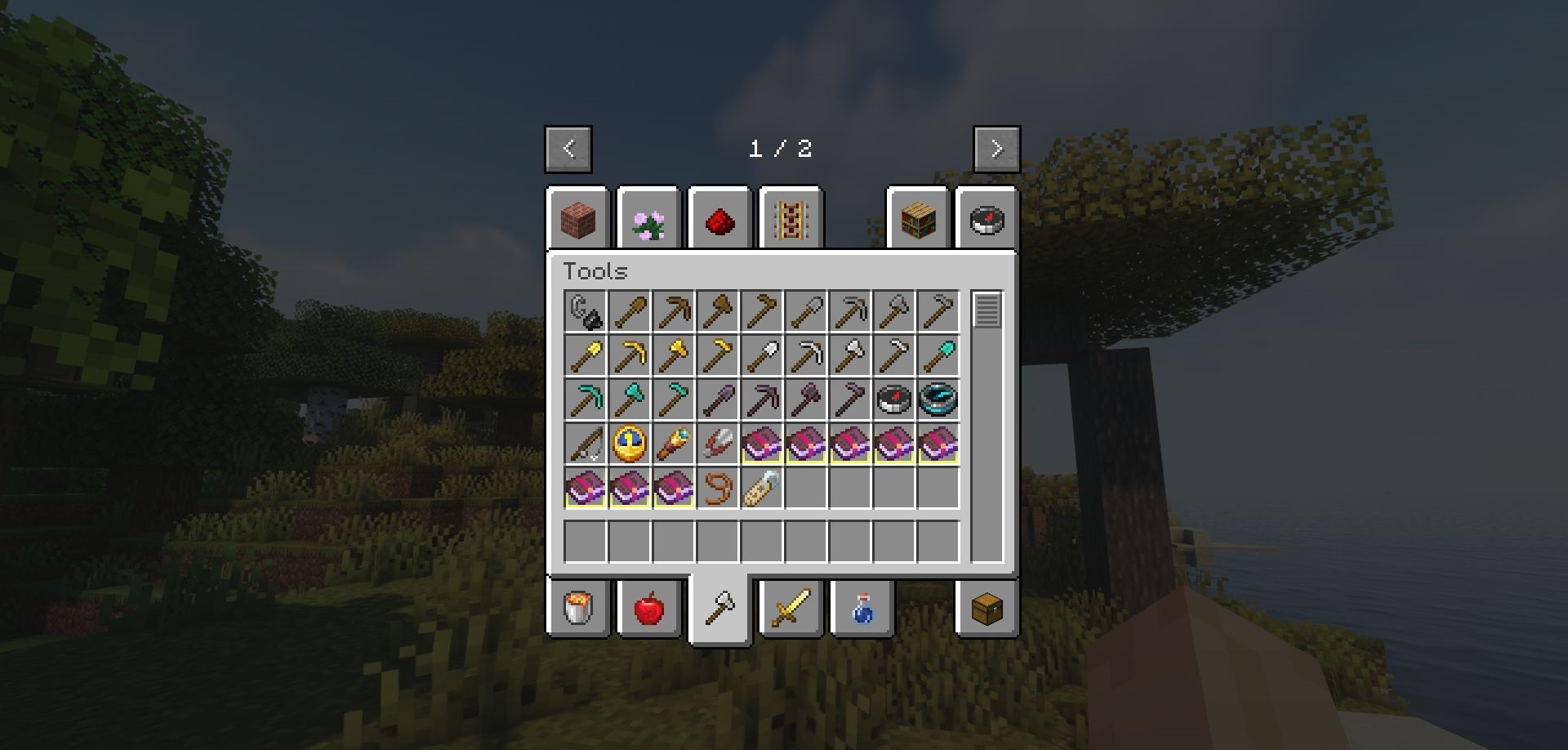Select the potion bottle Brewing tab
The image size is (1568, 750).
pyautogui.click(x=862, y=609)
